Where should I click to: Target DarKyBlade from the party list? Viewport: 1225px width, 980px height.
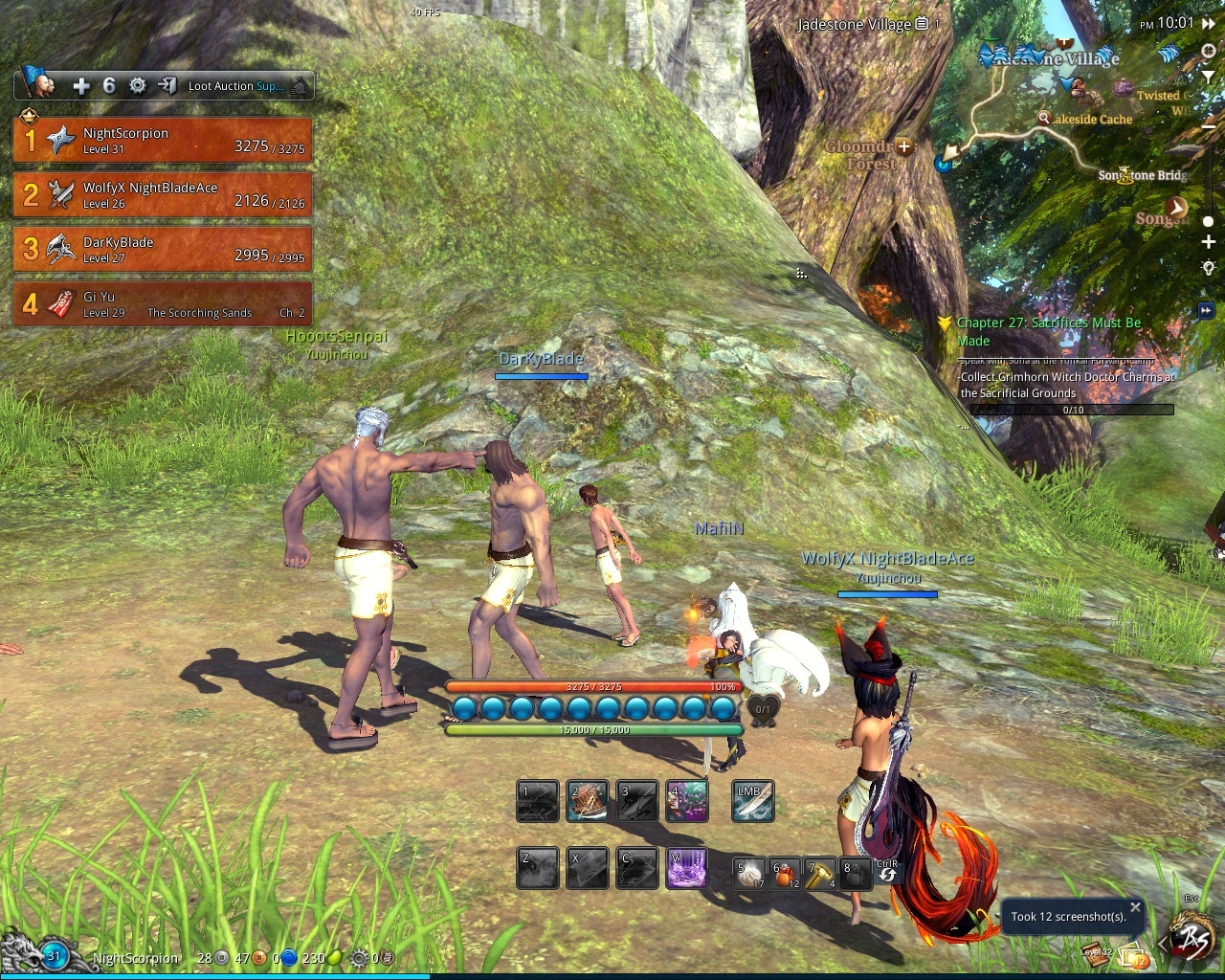(x=163, y=250)
